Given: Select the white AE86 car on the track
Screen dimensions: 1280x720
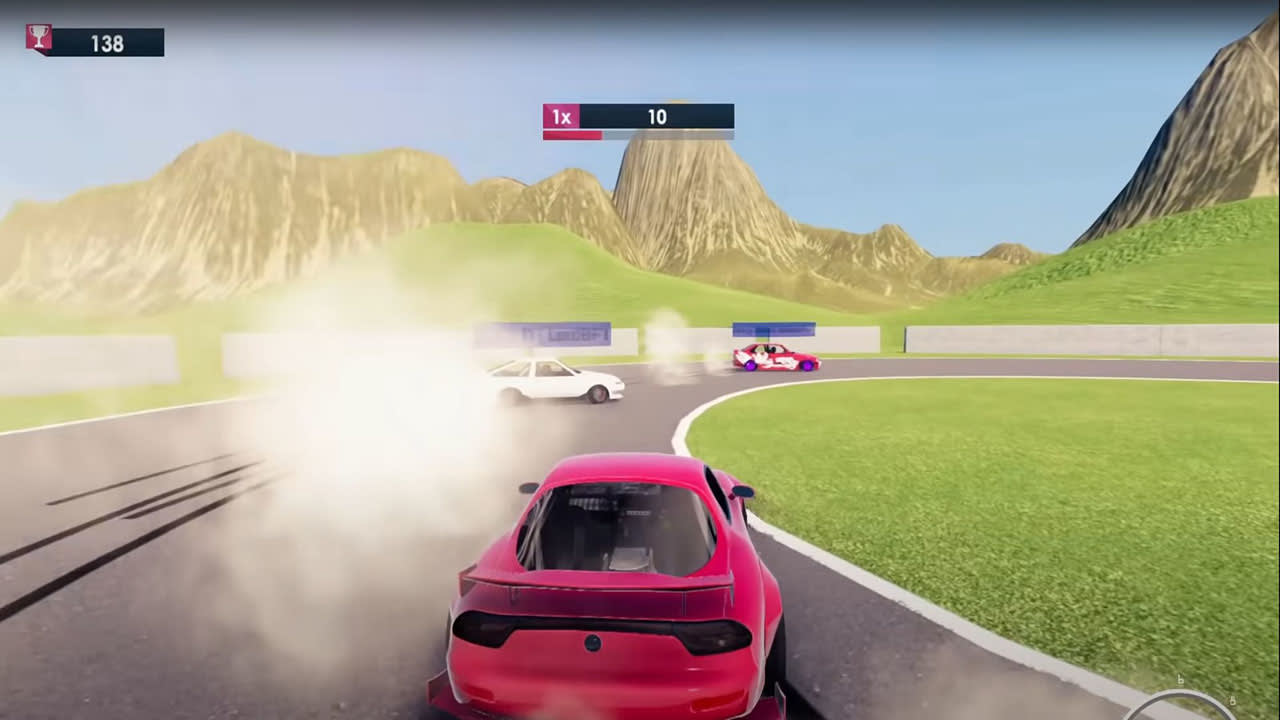Looking at the screenshot, I should coord(565,383).
